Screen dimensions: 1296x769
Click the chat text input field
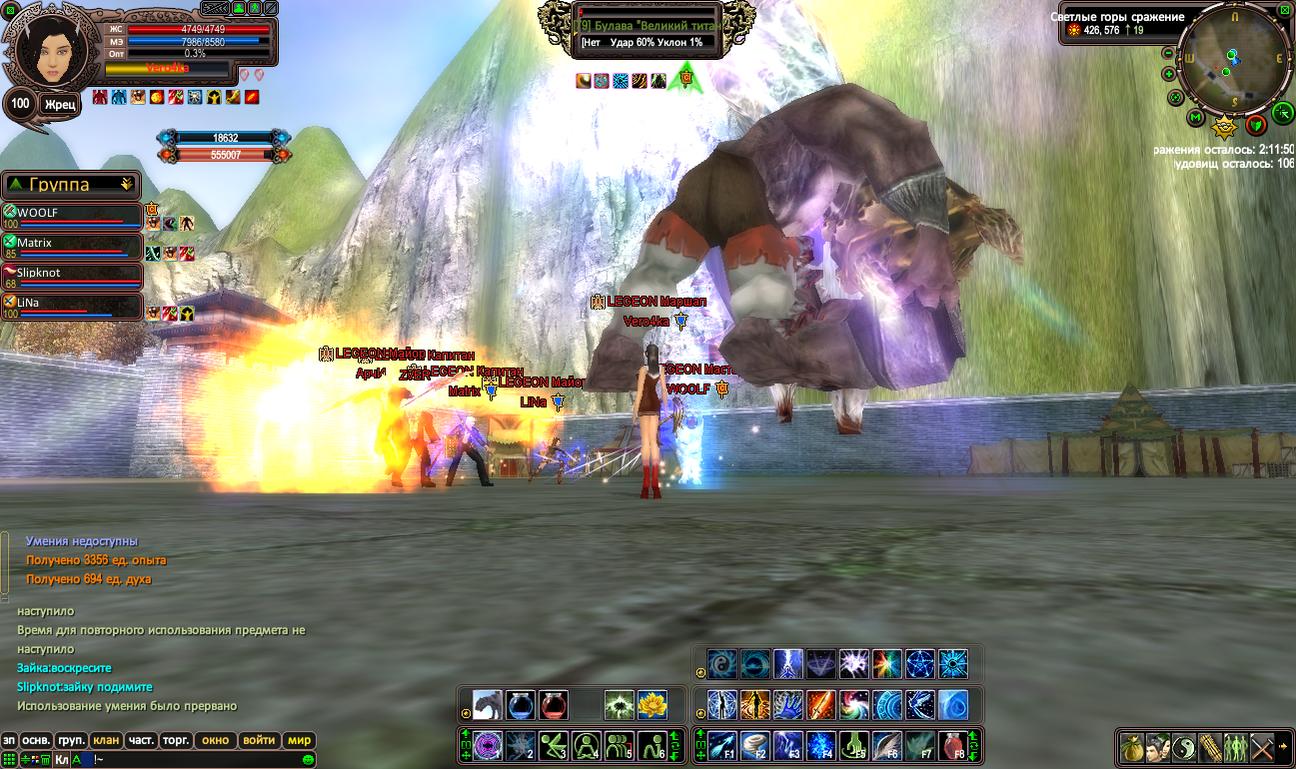pos(180,760)
